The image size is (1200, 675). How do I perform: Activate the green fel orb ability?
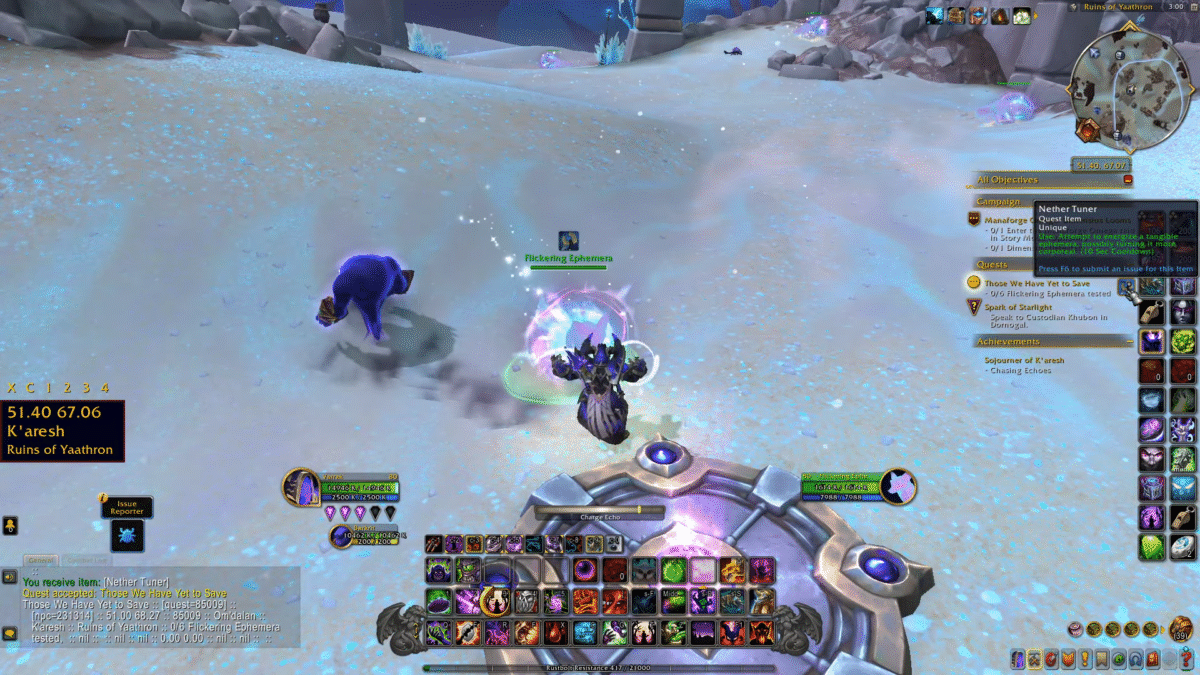tap(675, 571)
